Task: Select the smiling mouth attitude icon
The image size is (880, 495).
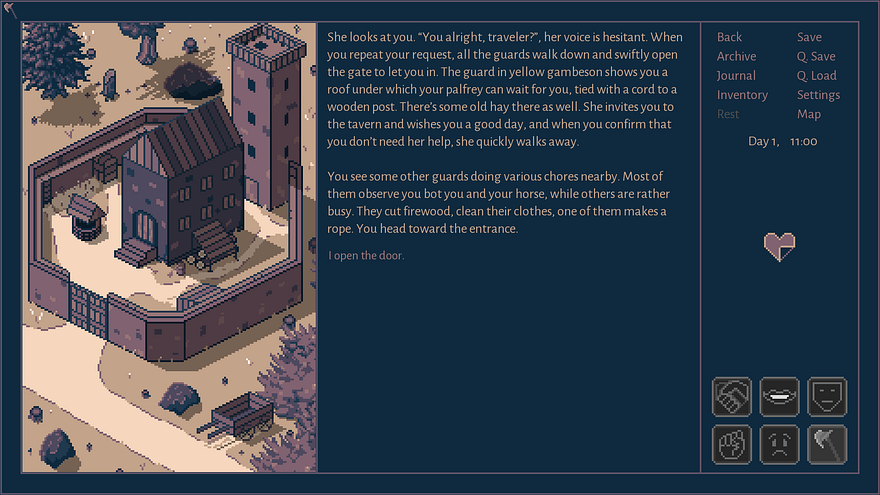Action: [x=779, y=396]
